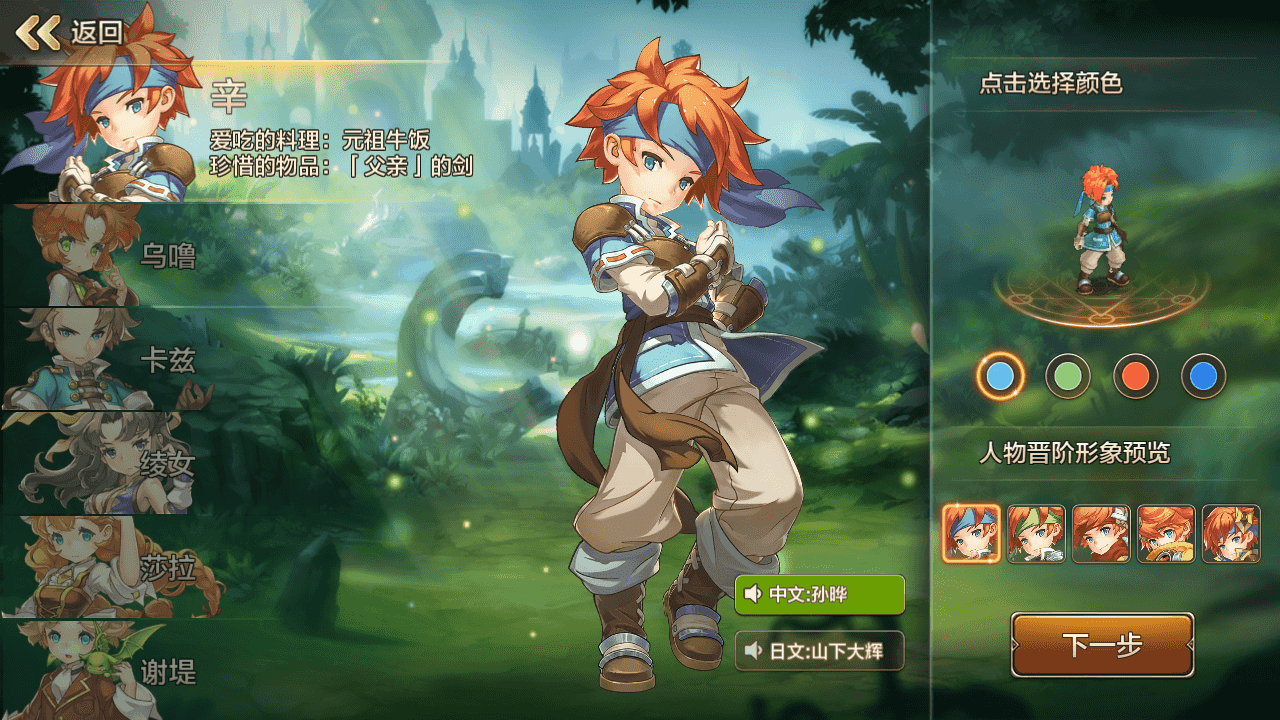
Task: Go back using the 返回 button
Action: [70, 32]
